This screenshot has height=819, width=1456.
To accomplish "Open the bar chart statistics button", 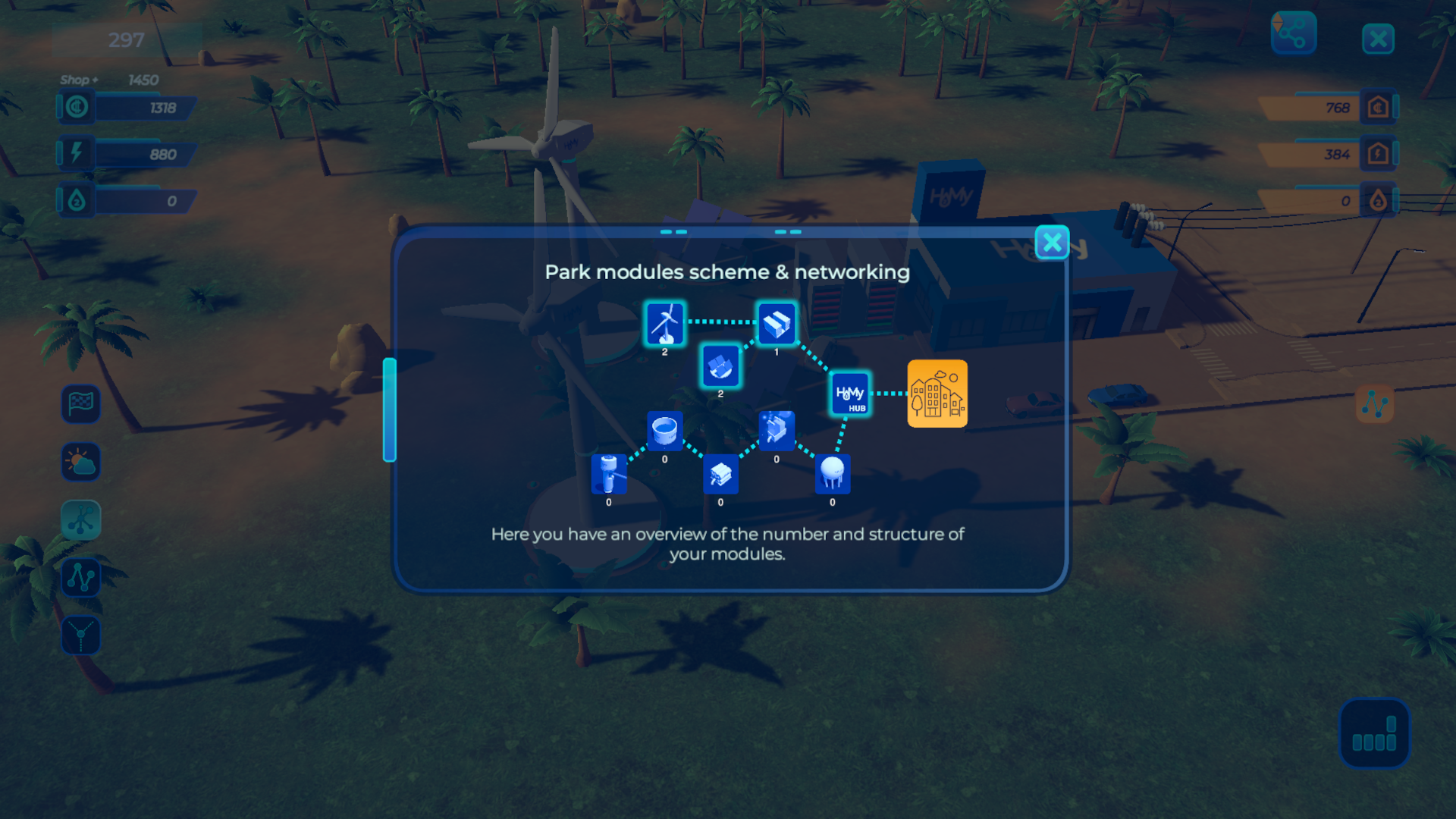I will tap(1374, 734).
